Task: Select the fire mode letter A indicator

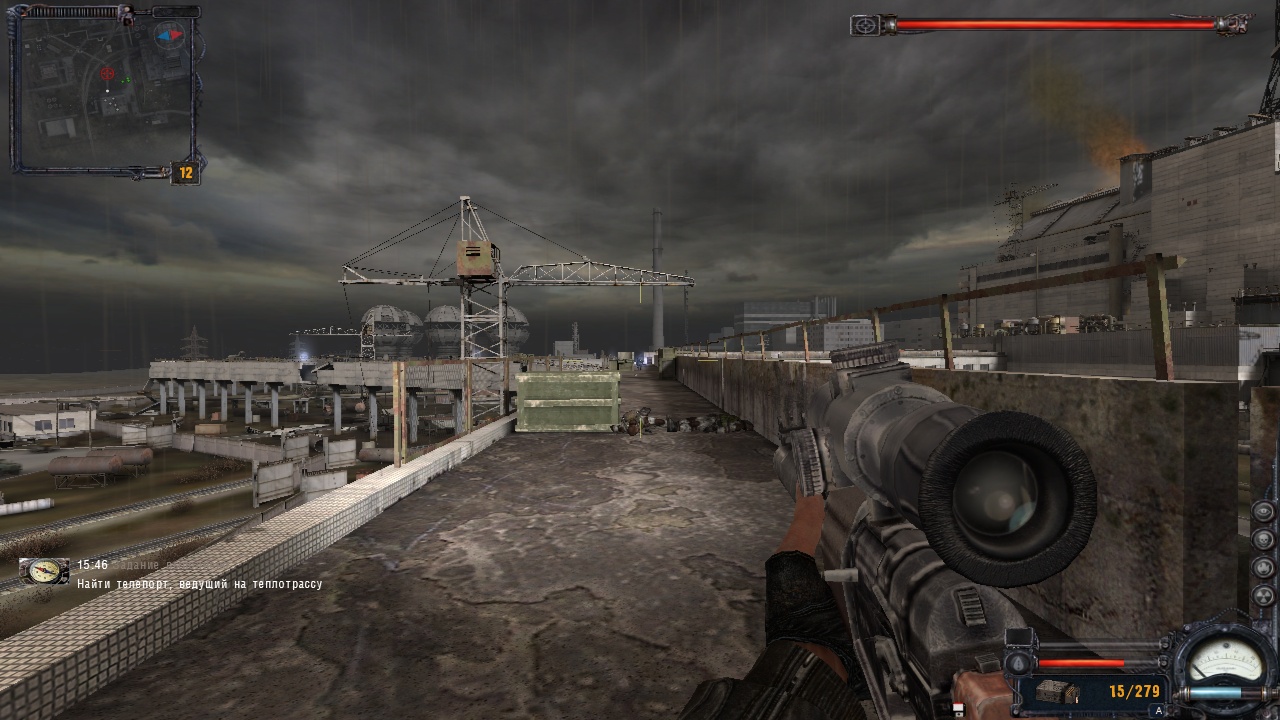Action: [x=1158, y=709]
